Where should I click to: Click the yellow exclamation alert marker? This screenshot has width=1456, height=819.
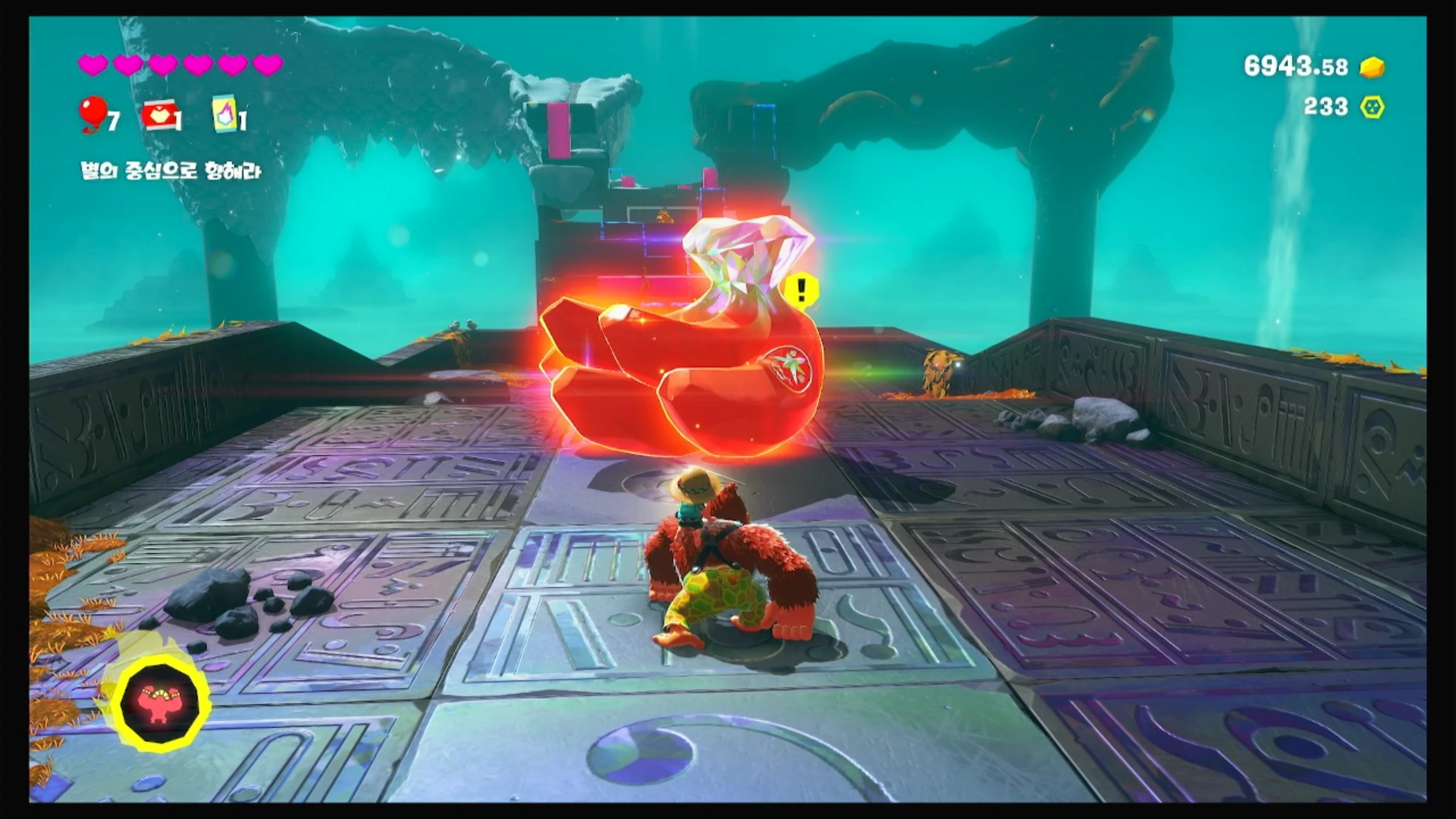coord(801,291)
